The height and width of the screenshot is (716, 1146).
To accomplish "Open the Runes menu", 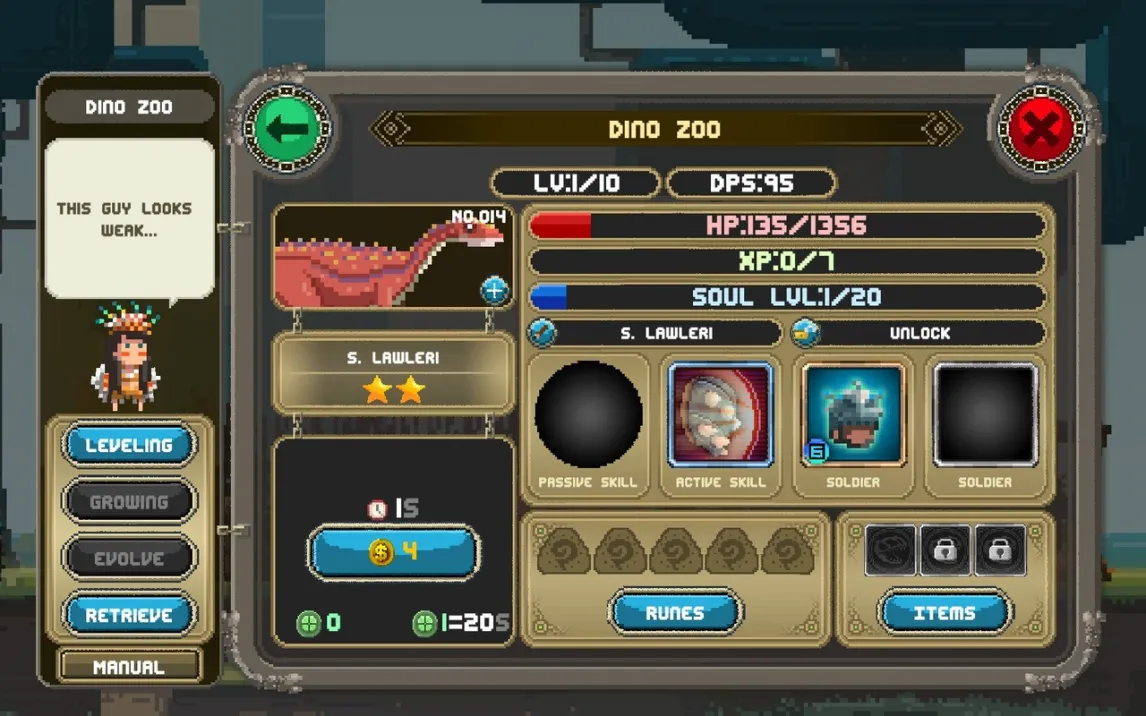I will click(675, 613).
